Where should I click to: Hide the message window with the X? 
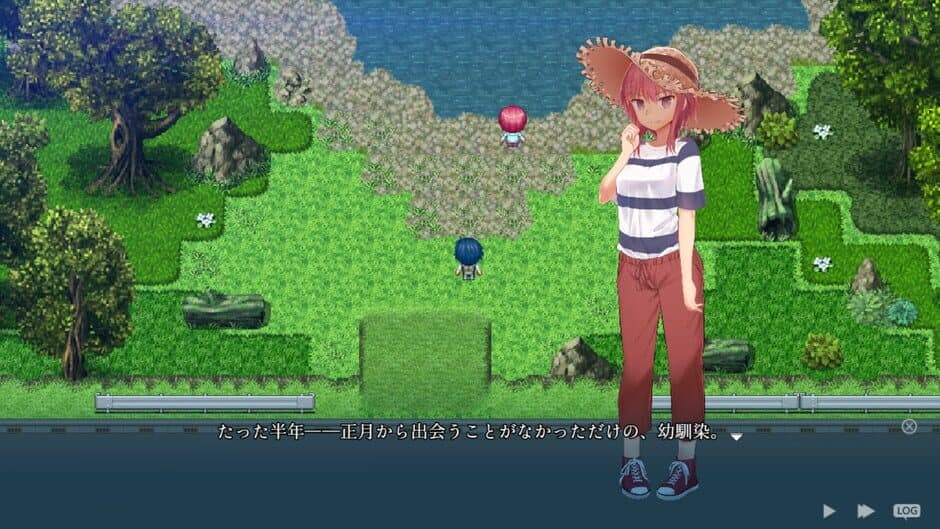point(909,426)
